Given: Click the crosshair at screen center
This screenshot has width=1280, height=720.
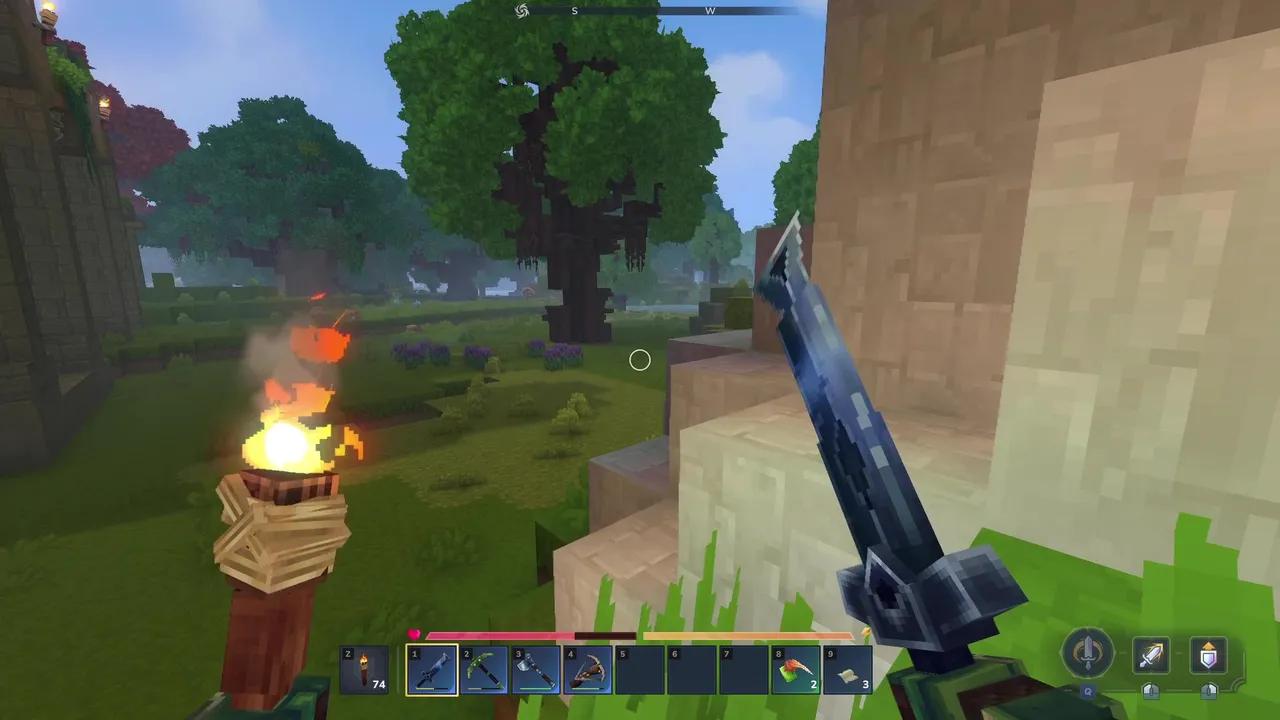Looking at the screenshot, I should point(640,360).
